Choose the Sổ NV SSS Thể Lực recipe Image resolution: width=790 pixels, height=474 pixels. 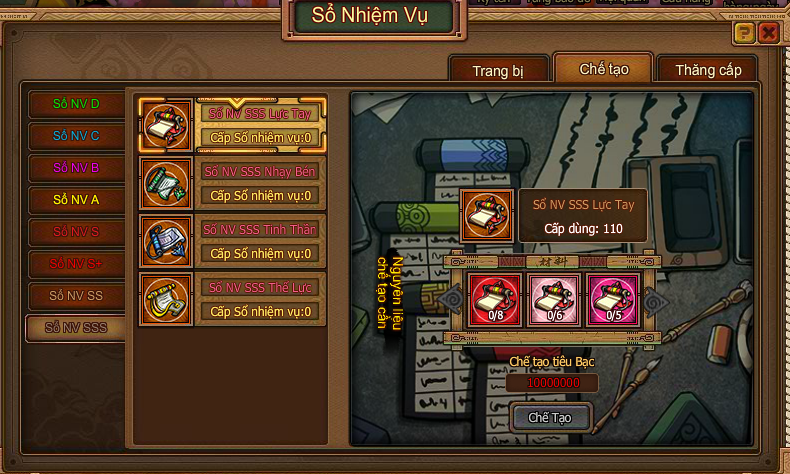pos(232,299)
